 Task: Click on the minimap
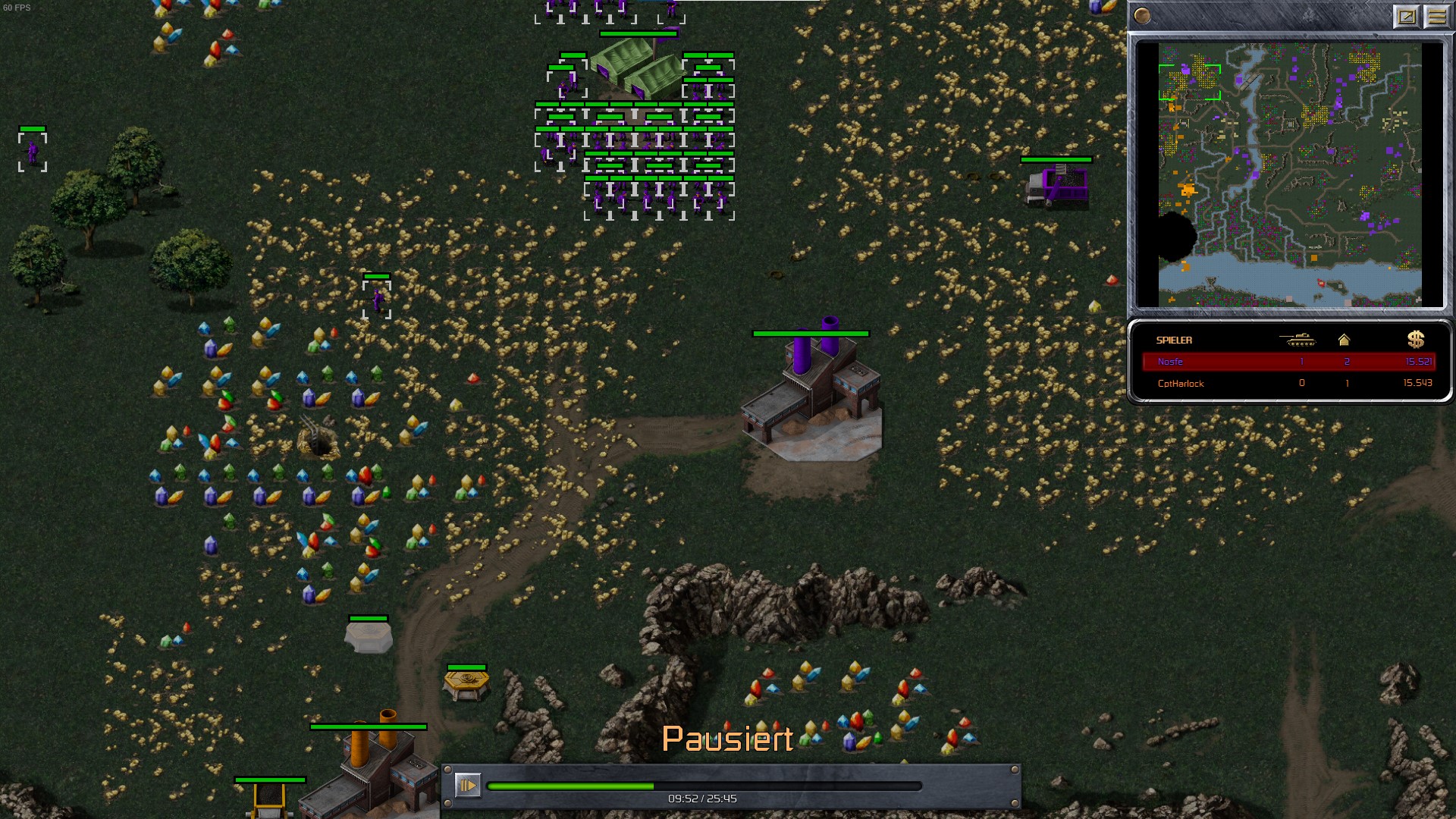click(x=1289, y=174)
